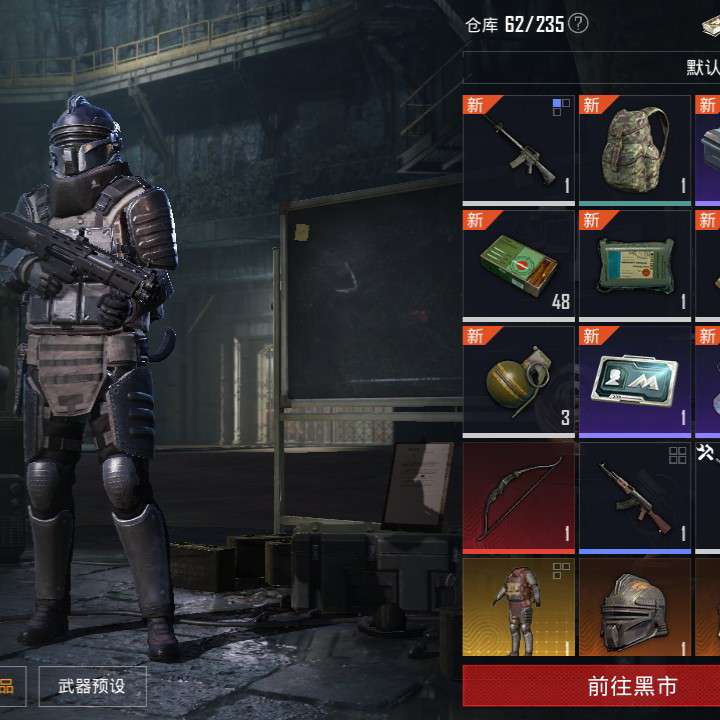Open the default (默认) sort dropdown
720x720 pixels.
coord(702,67)
